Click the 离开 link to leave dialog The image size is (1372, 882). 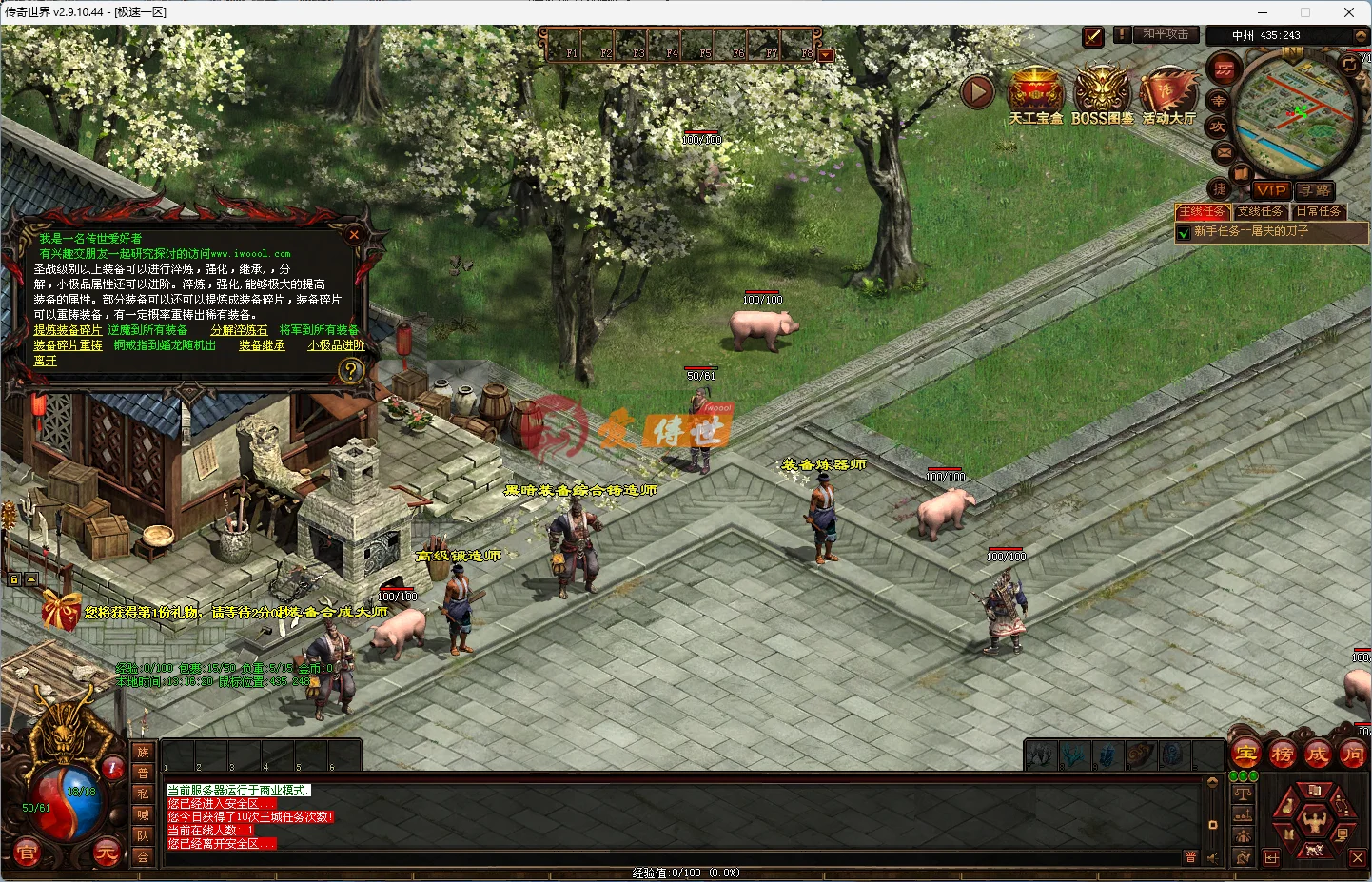pyautogui.click(x=44, y=361)
